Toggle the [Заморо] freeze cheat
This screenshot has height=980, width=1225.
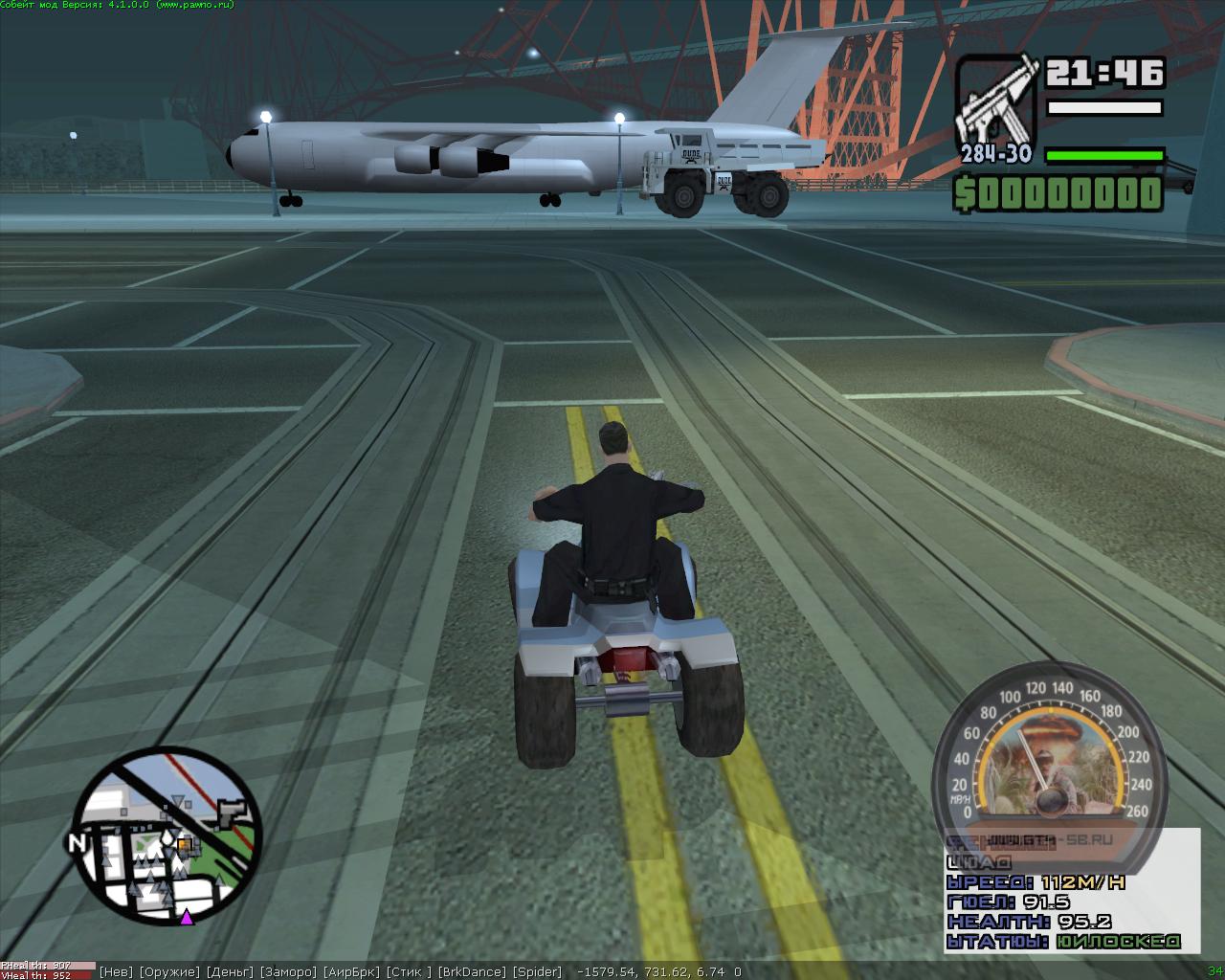tap(288, 972)
